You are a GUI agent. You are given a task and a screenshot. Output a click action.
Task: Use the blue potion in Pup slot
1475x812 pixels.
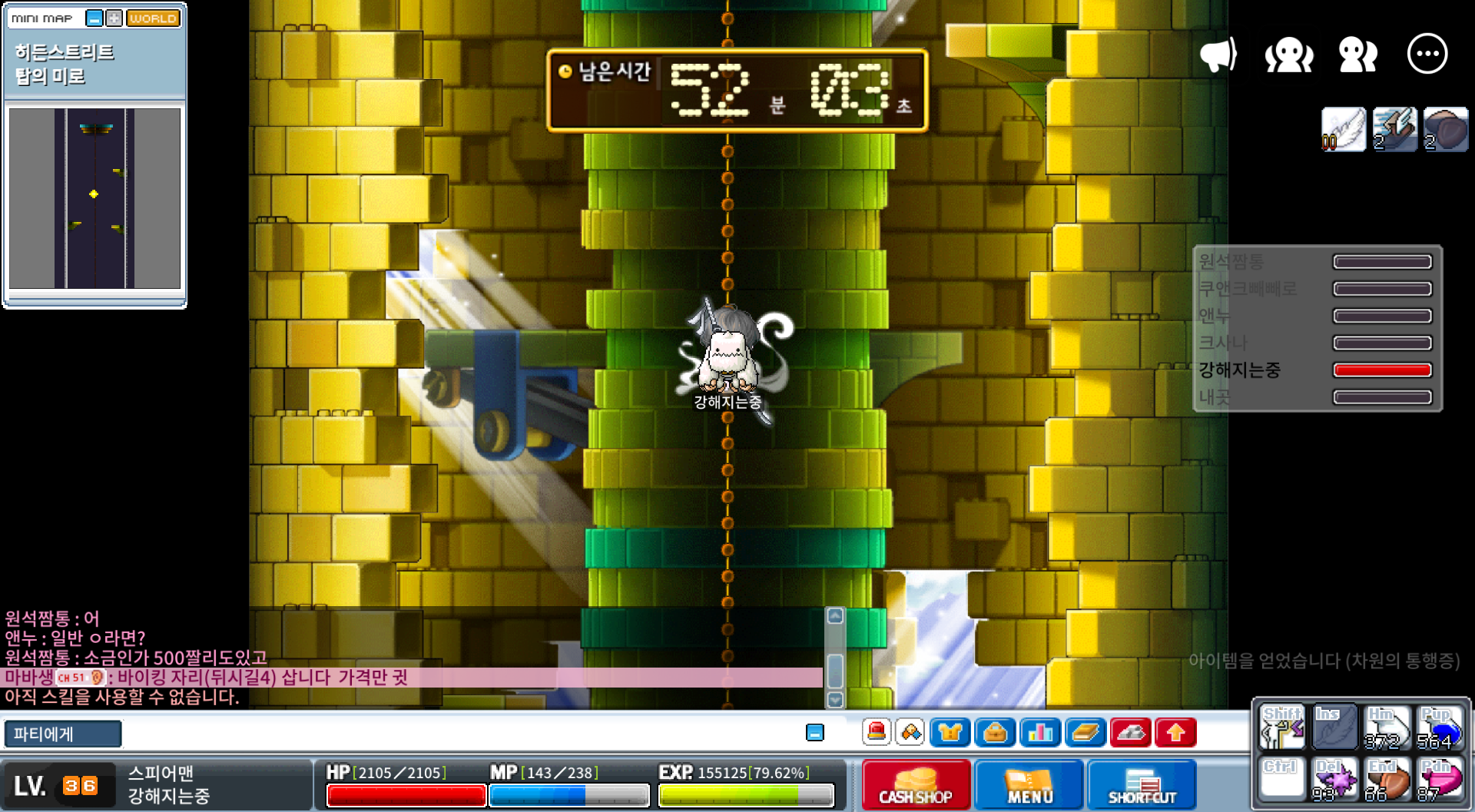tap(1439, 727)
